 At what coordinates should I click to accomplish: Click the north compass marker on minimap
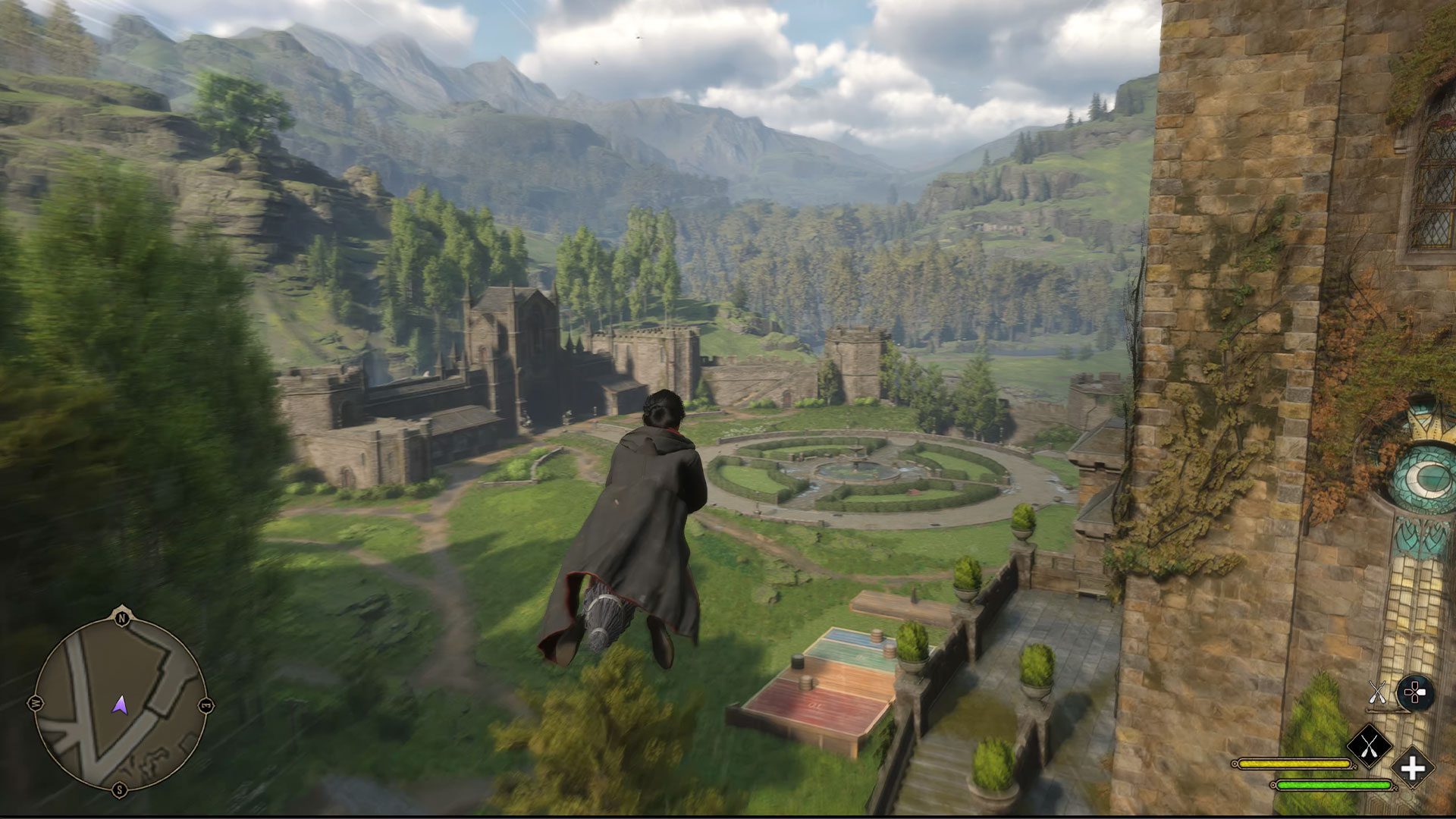pyautogui.click(x=121, y=618)
